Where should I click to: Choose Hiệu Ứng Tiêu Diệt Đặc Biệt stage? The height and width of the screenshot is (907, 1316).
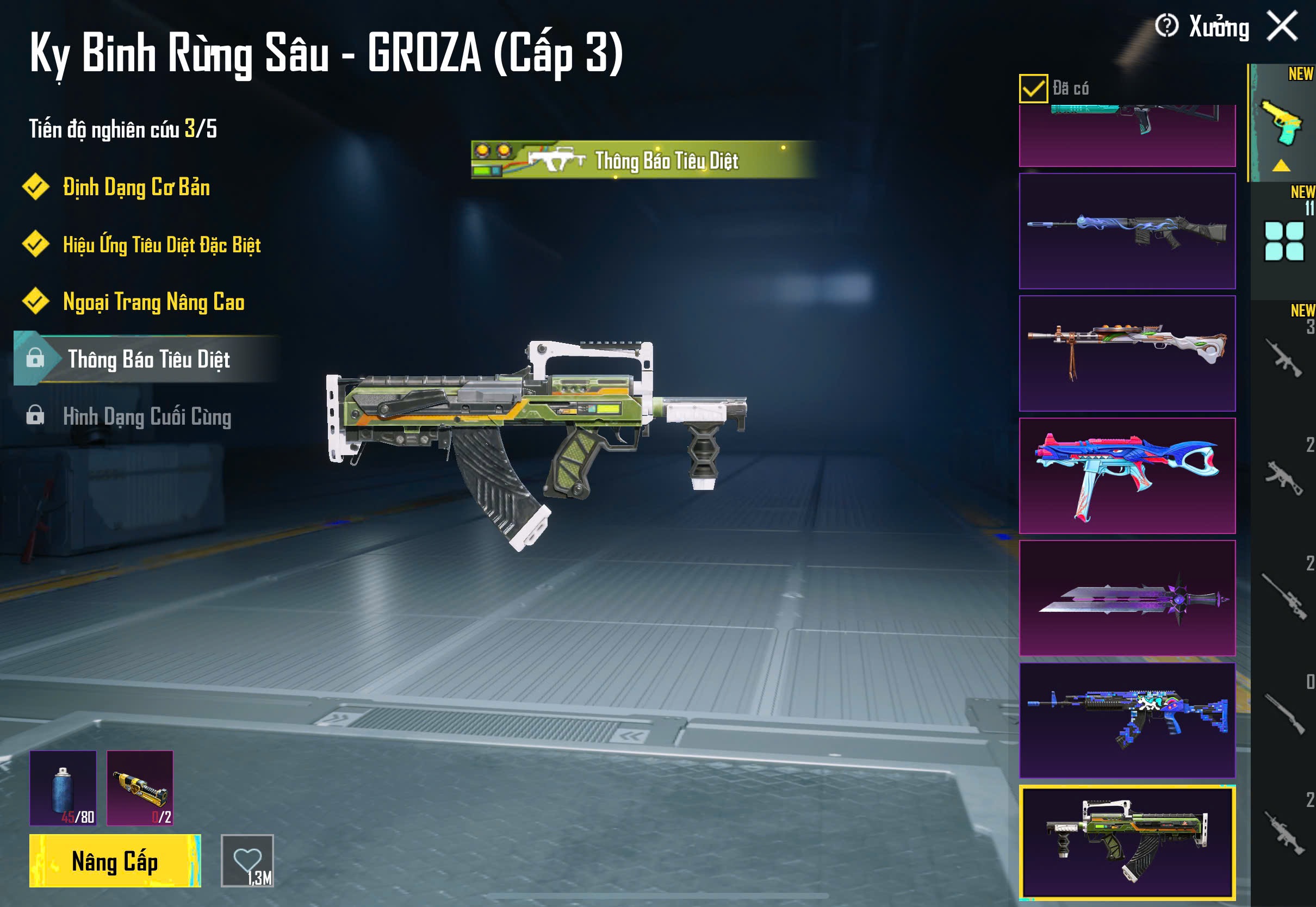(x=162, y=245)
